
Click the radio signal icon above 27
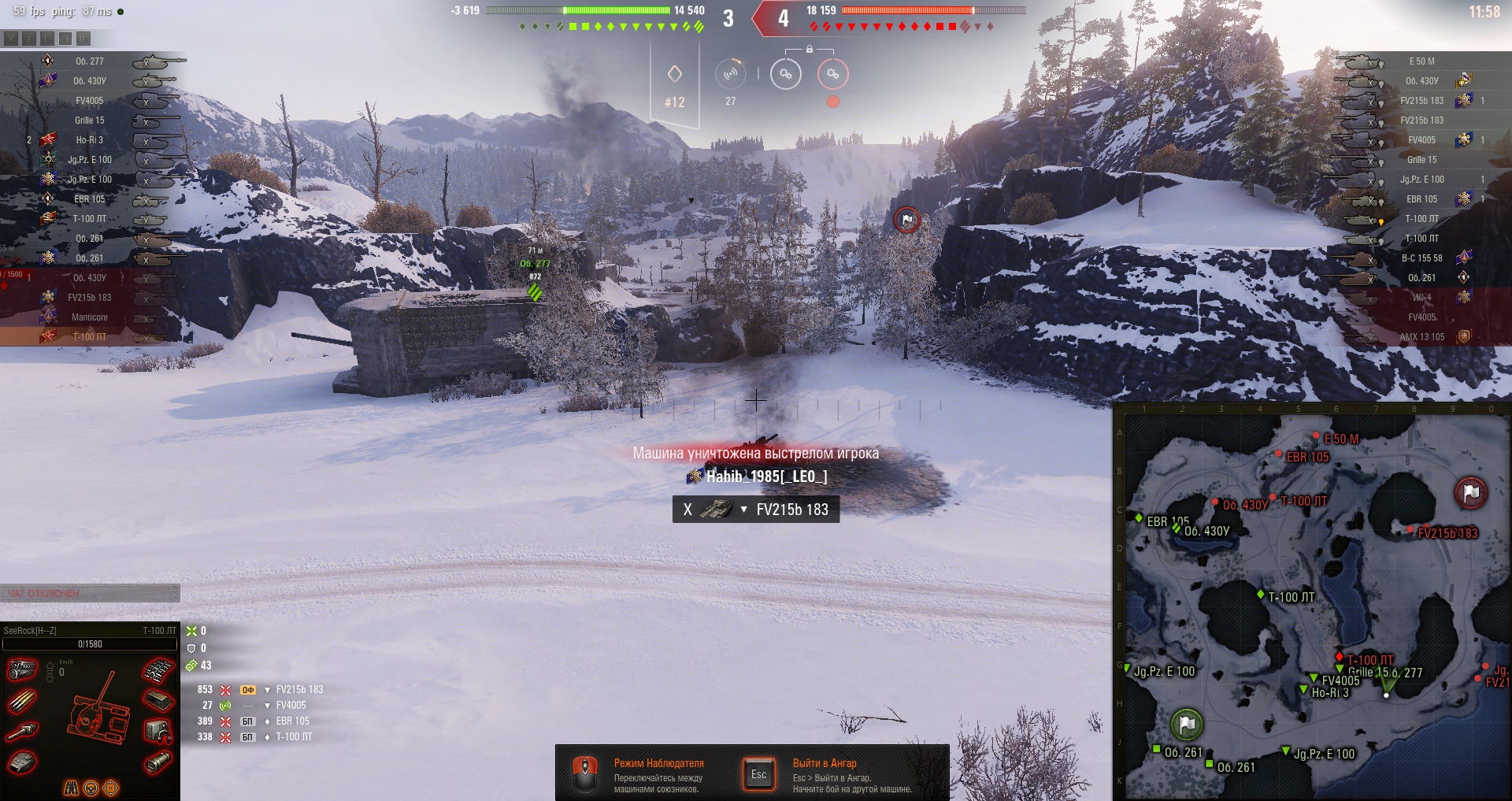731,74
